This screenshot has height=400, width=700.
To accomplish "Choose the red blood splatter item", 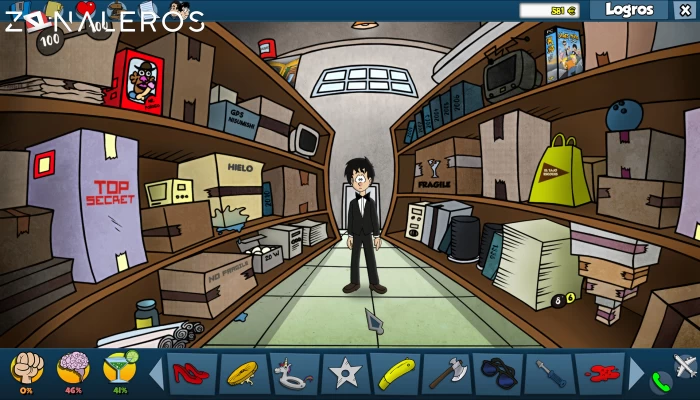I will pyautogui.click(x=599, y=373).
